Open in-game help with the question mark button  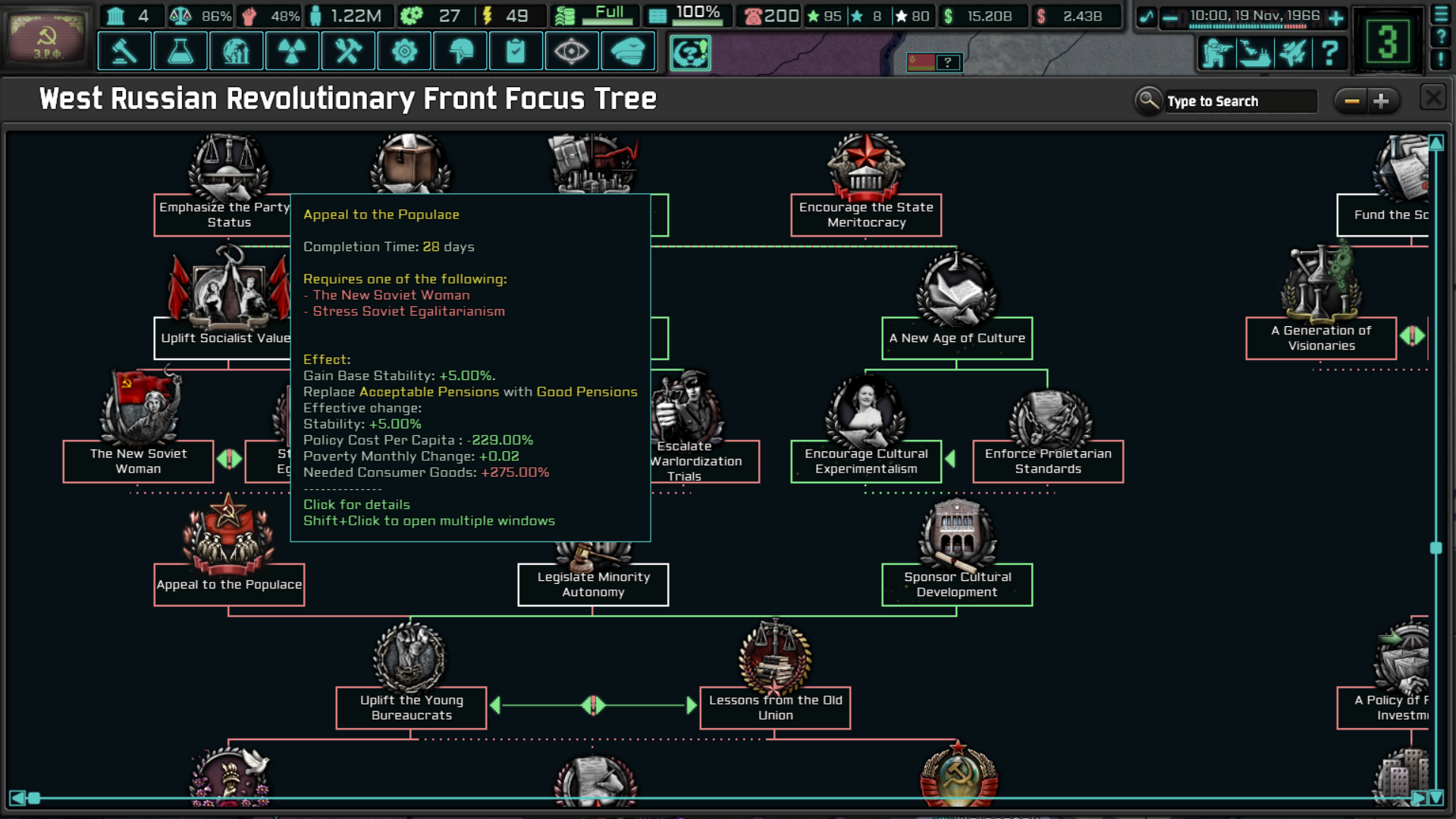pos(1329,53)
